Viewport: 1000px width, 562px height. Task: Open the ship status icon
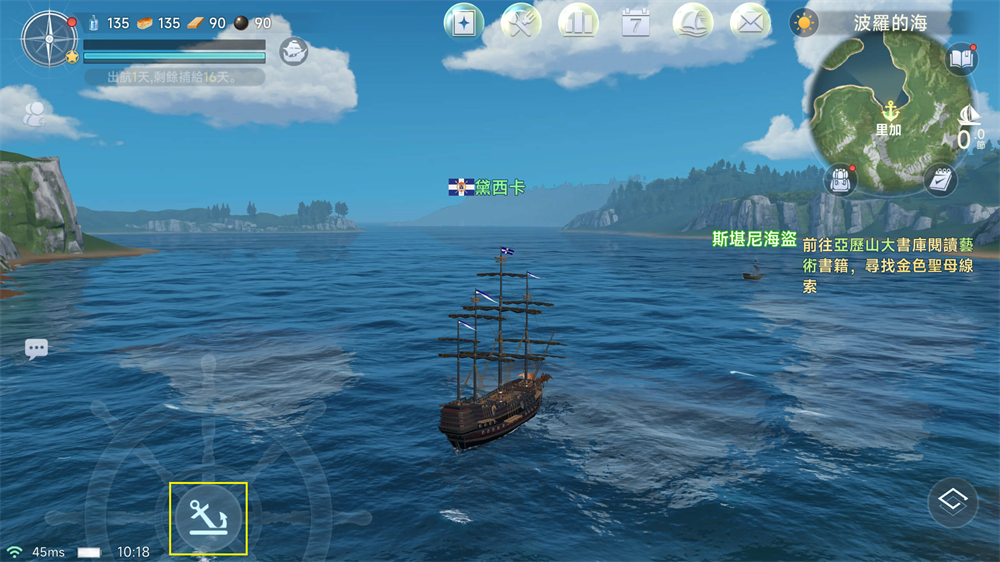(x=293, y=50)
